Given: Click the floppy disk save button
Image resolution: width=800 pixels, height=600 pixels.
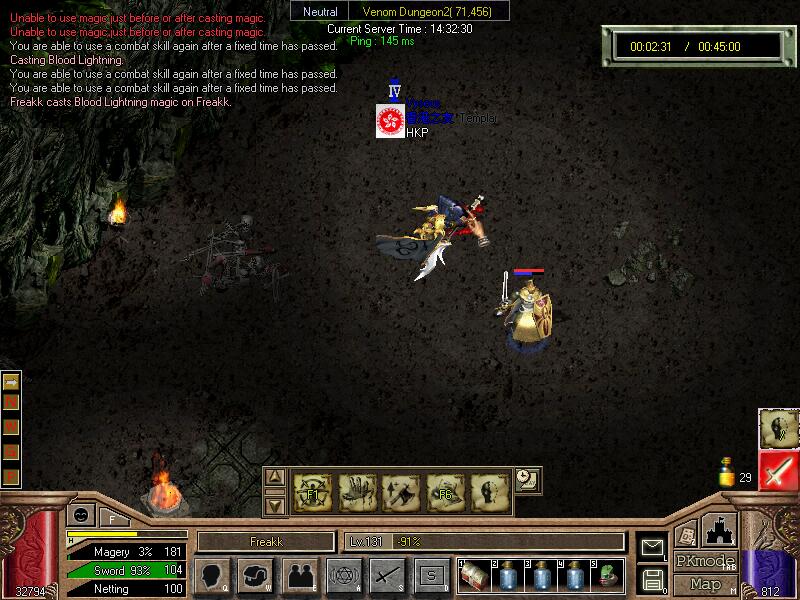Looking at the screenshot, I should pos(652,578).
